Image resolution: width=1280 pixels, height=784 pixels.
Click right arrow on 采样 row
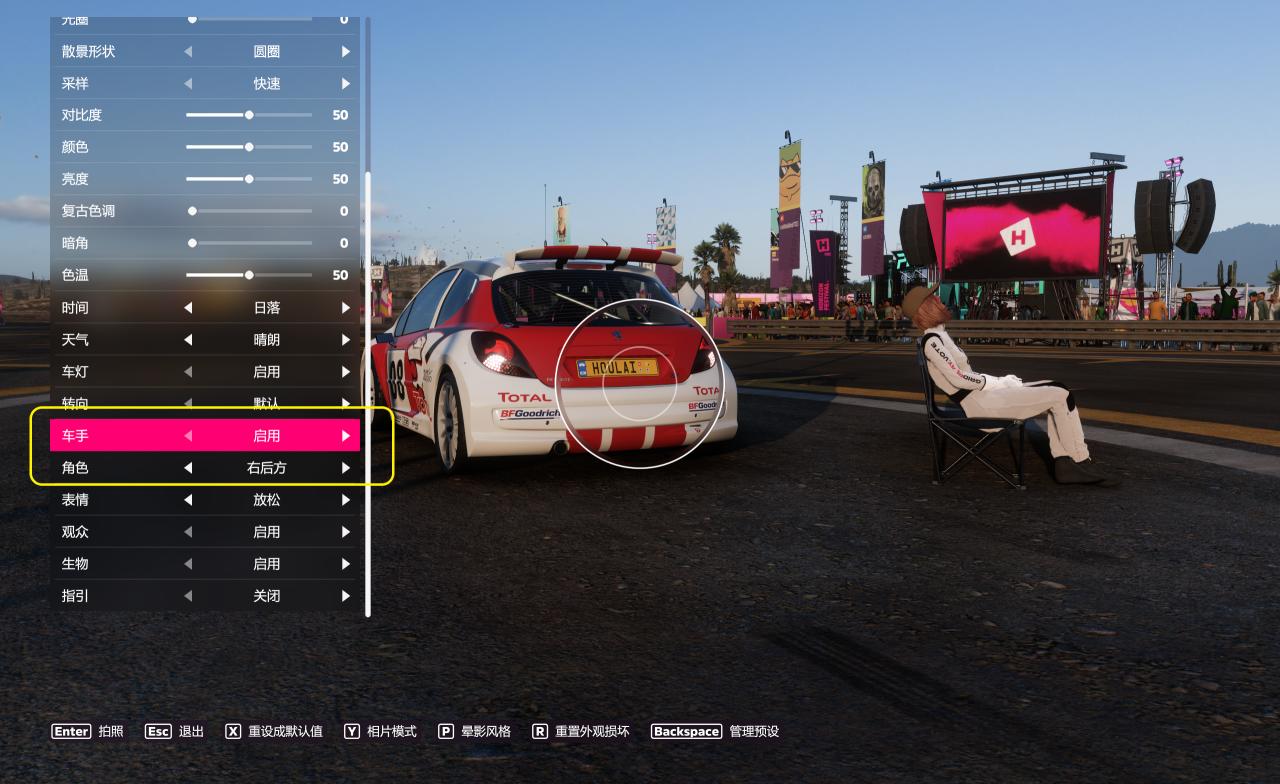(346, 83)
